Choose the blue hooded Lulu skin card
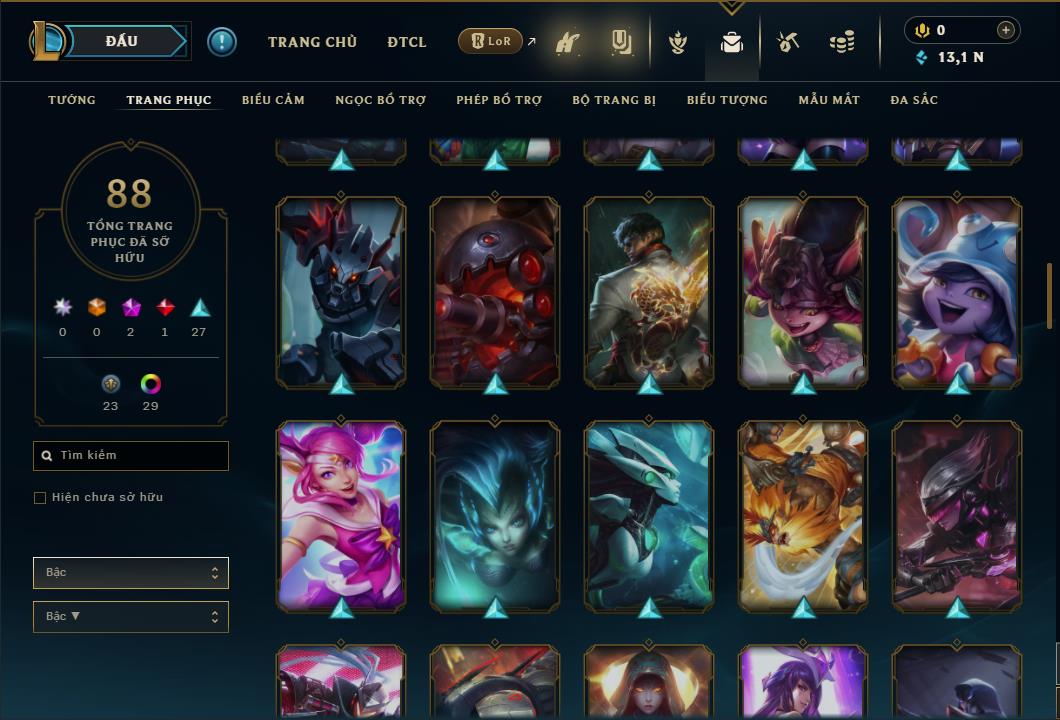The width and height of the screenshot is (1060, 720). click(957, 291)
